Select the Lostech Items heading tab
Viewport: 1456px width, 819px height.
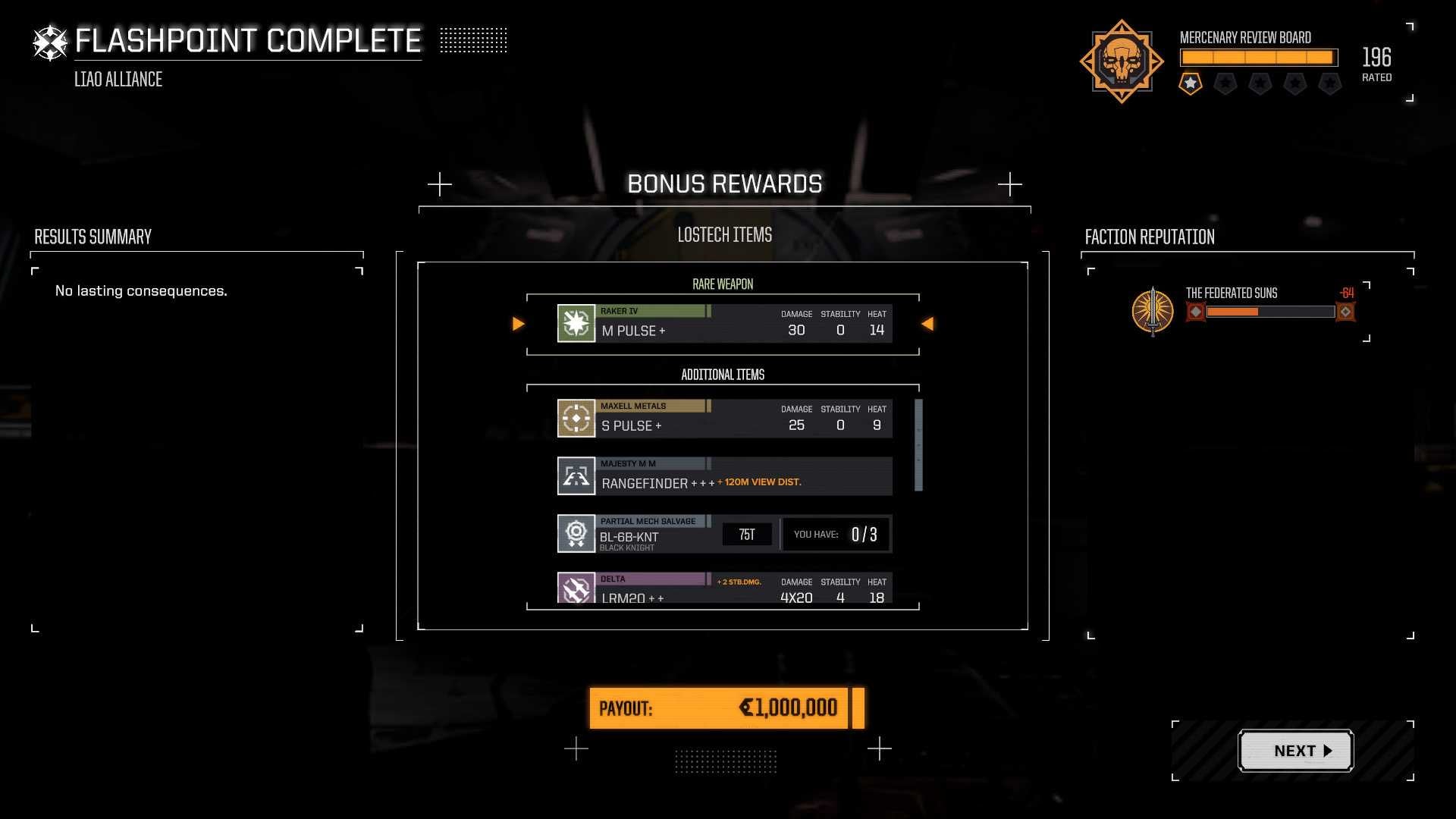723,234
